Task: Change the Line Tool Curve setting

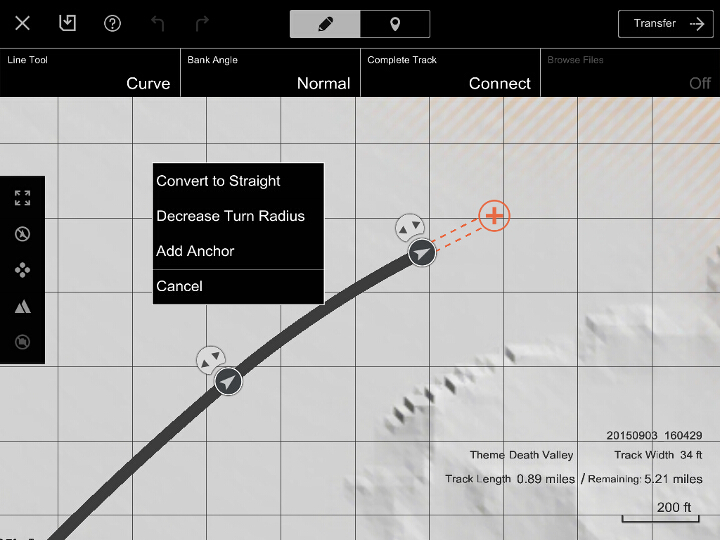Action: [90, 73]
